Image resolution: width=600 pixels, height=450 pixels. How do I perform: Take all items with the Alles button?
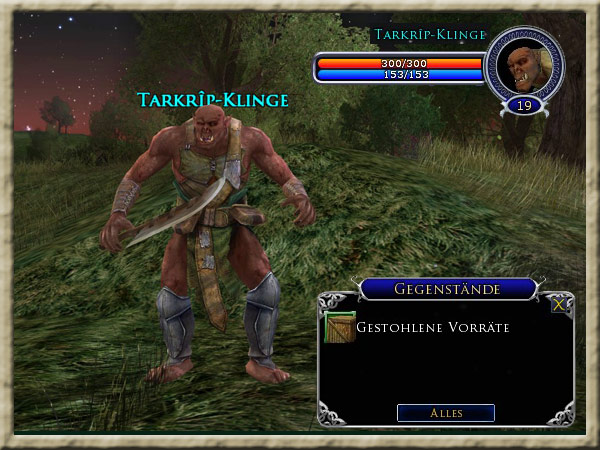point(445,413)
